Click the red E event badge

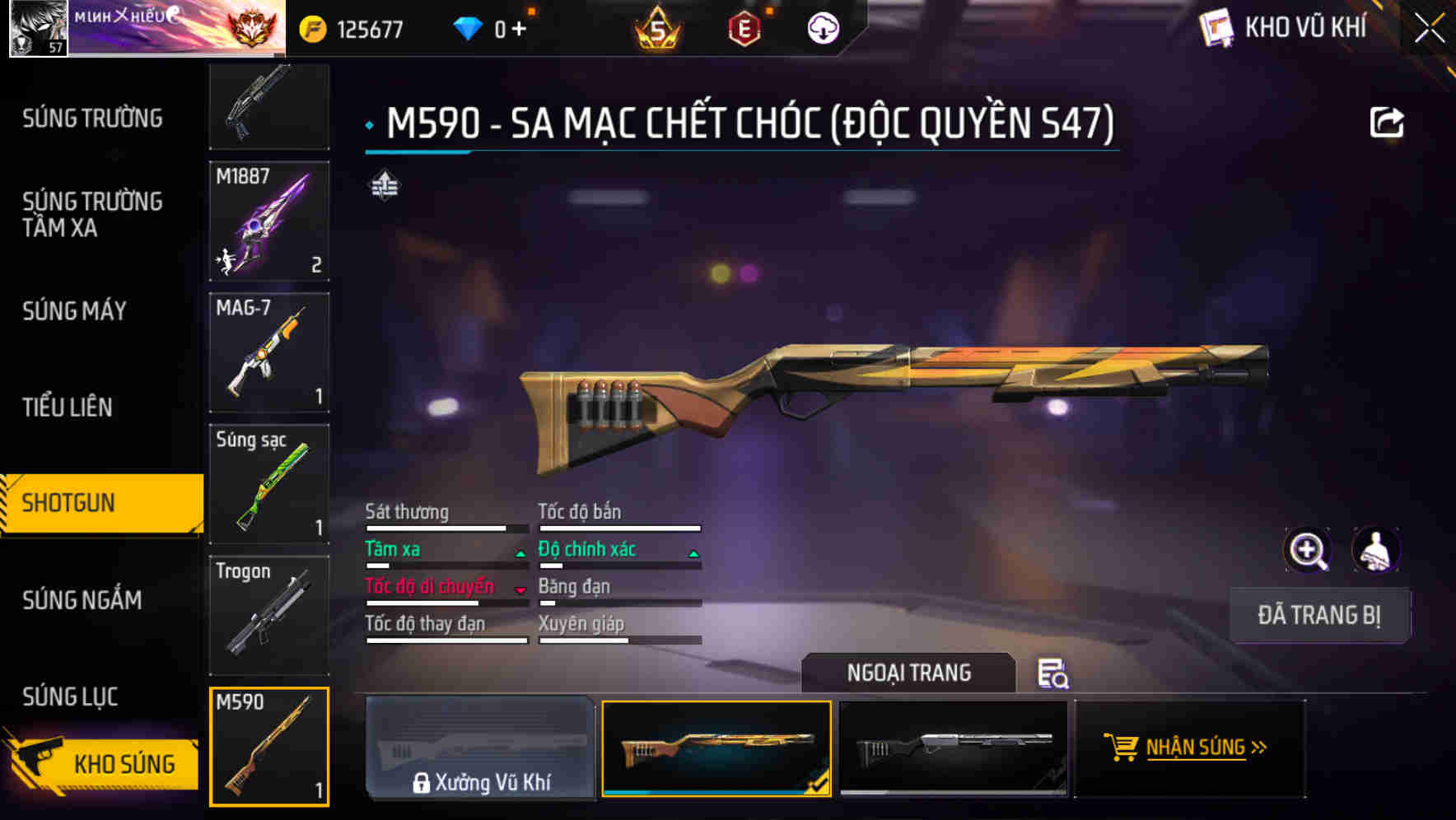pos(746,27)
